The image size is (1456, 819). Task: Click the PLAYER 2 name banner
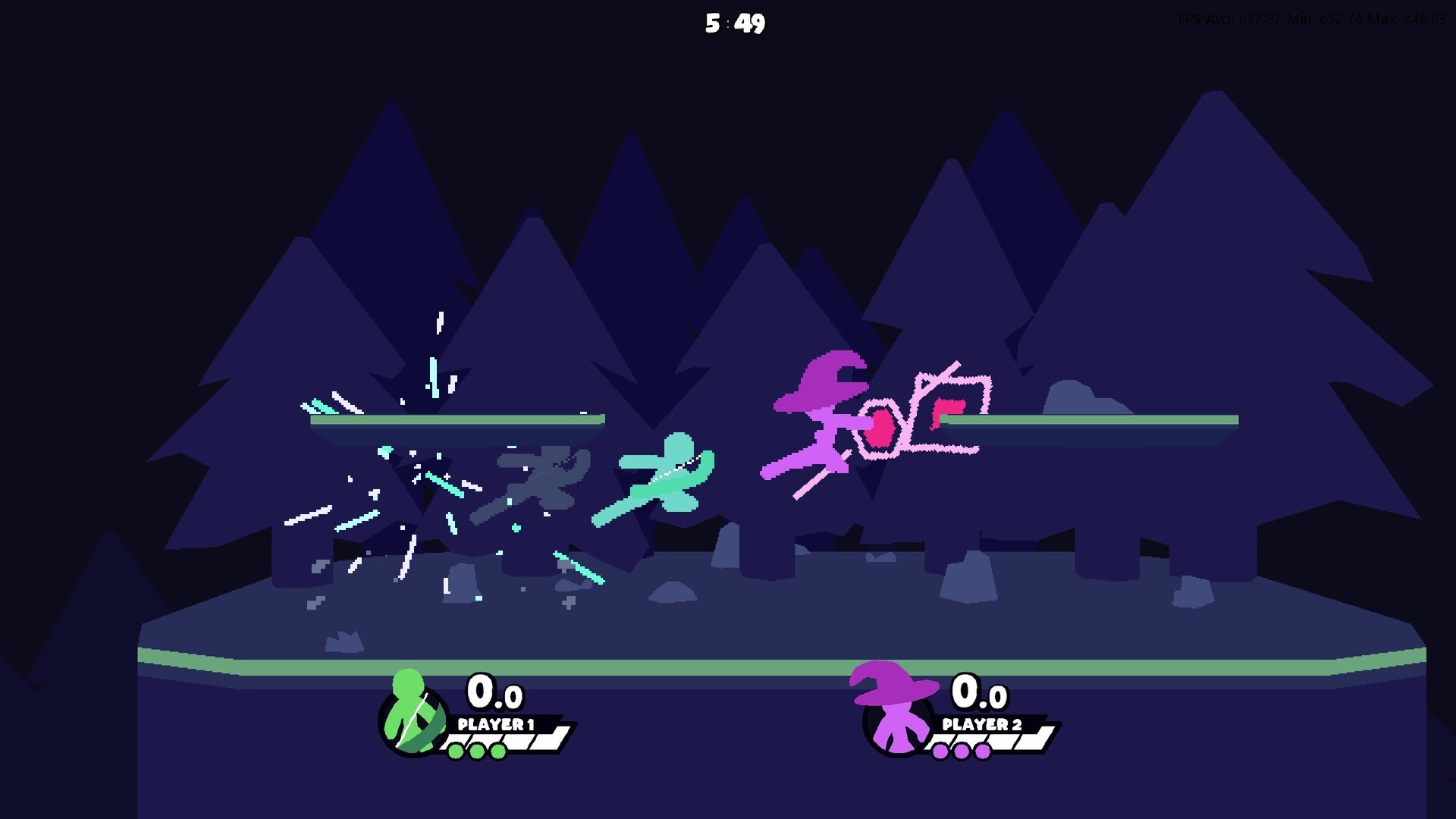pyautogui.click(x=982, y=725)
